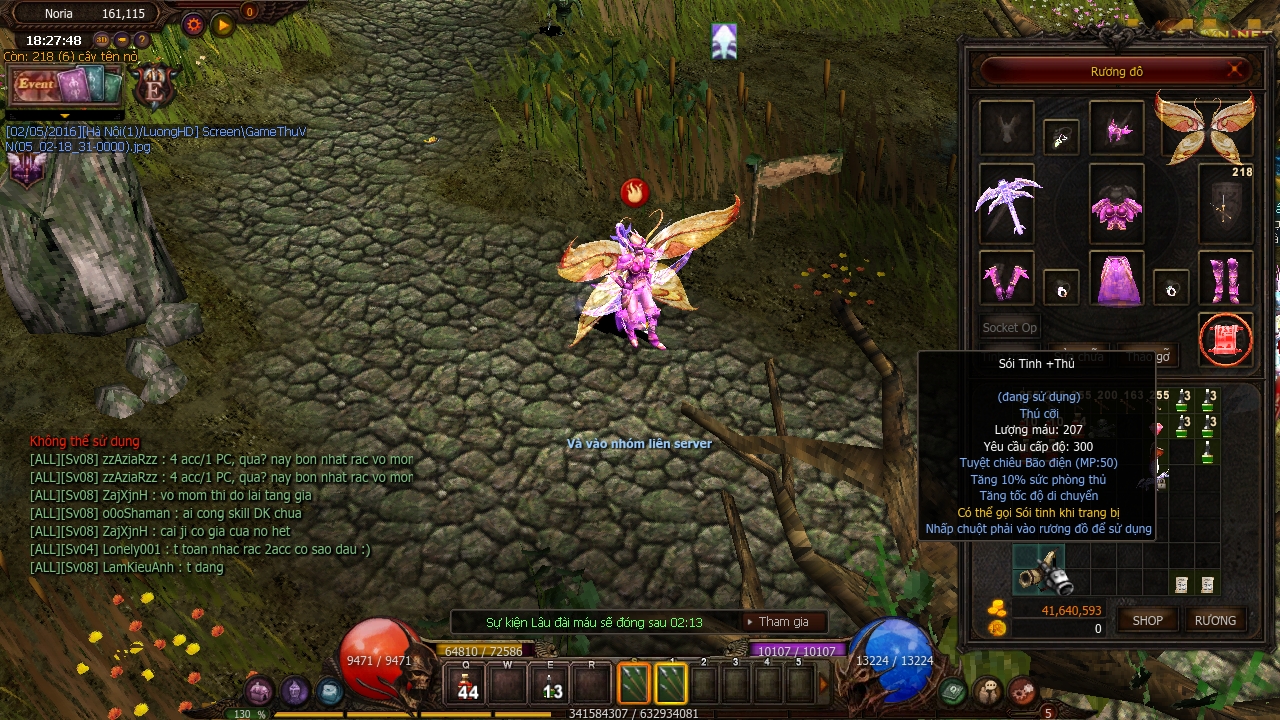Open the chat bubble icon bottom right
Image resolution: width=1280 pixels, height=720 pixels.
[x=988, y=688]
